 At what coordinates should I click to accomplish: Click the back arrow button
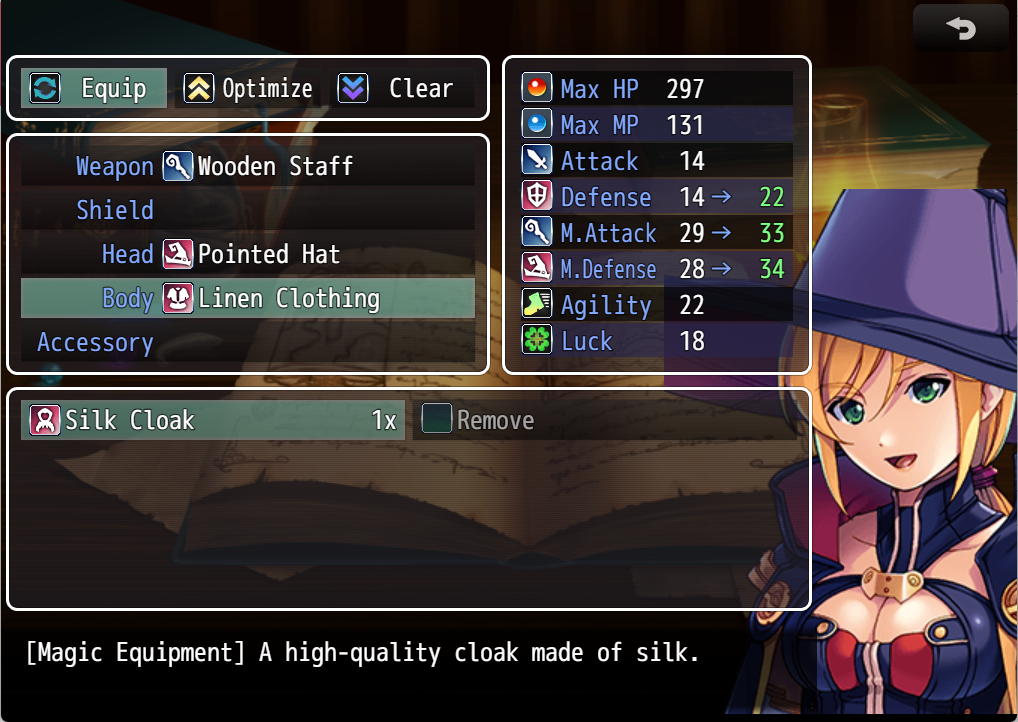pyautogui.click(x=960, y=28)
